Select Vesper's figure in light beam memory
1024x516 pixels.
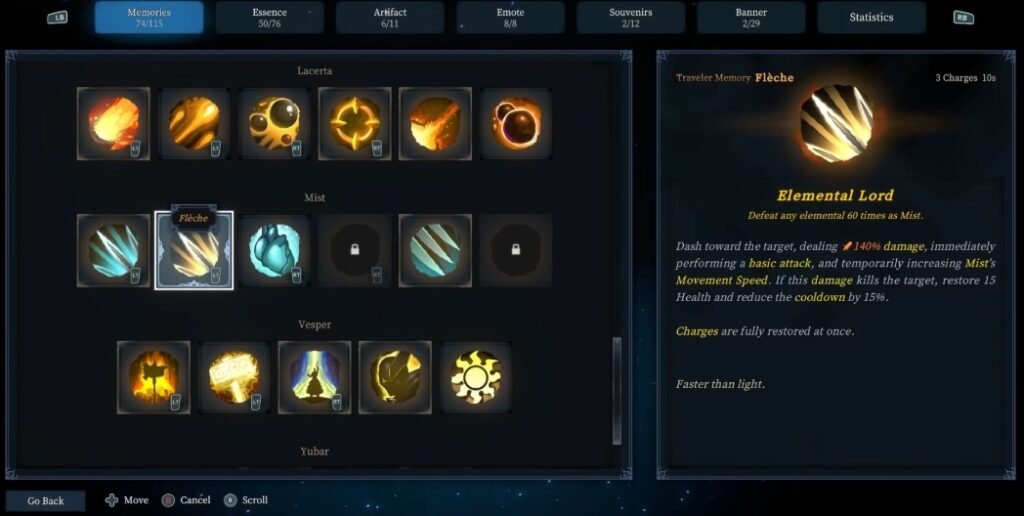[x=314, y=378]
